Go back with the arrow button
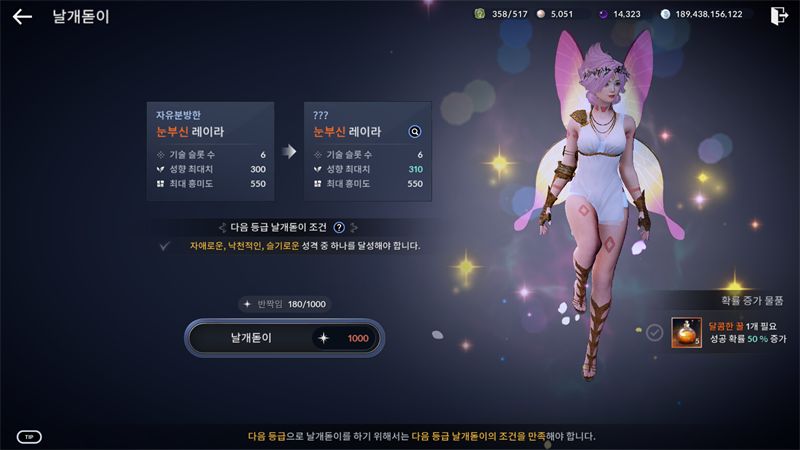The width and height of the screenshot is (800, 450). point(22,17)
